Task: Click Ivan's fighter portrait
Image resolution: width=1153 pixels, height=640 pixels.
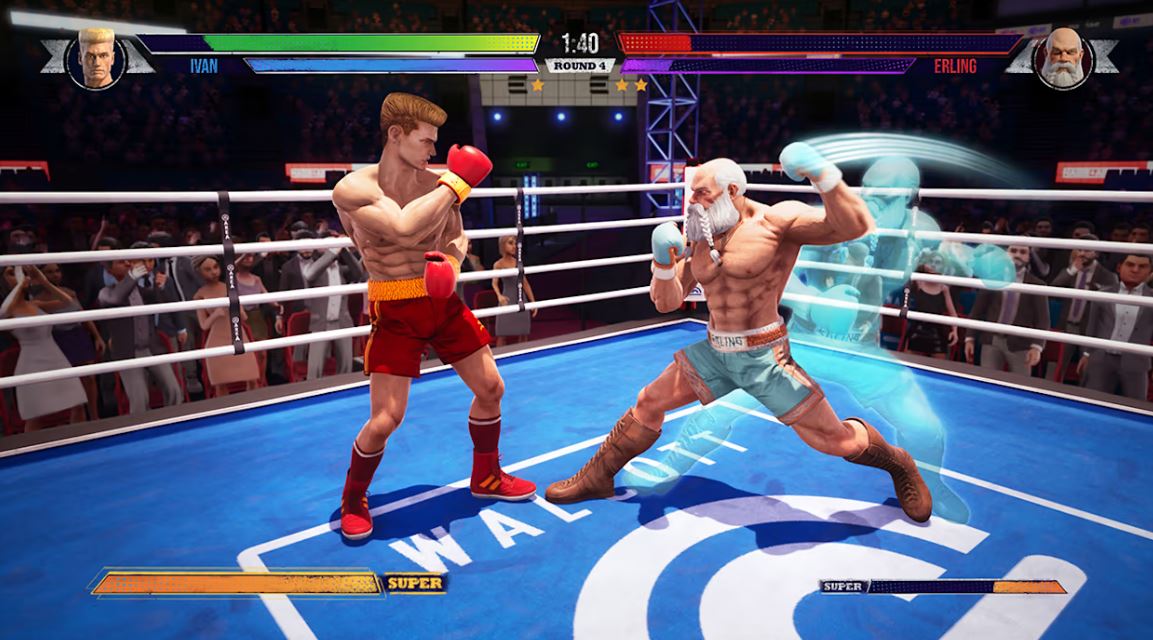Action: point(97,57)
